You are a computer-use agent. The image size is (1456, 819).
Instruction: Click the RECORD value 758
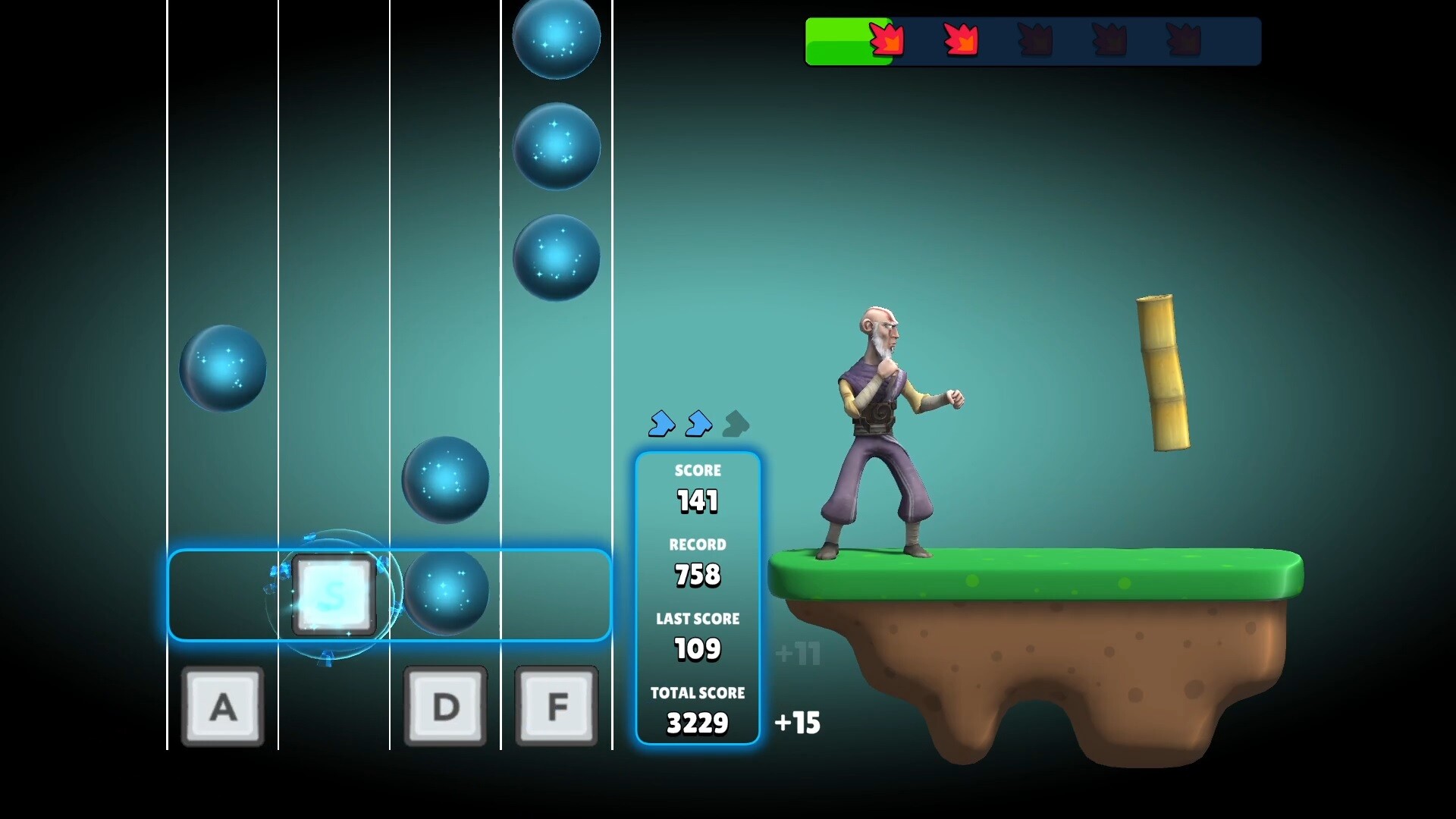[698, 575]
